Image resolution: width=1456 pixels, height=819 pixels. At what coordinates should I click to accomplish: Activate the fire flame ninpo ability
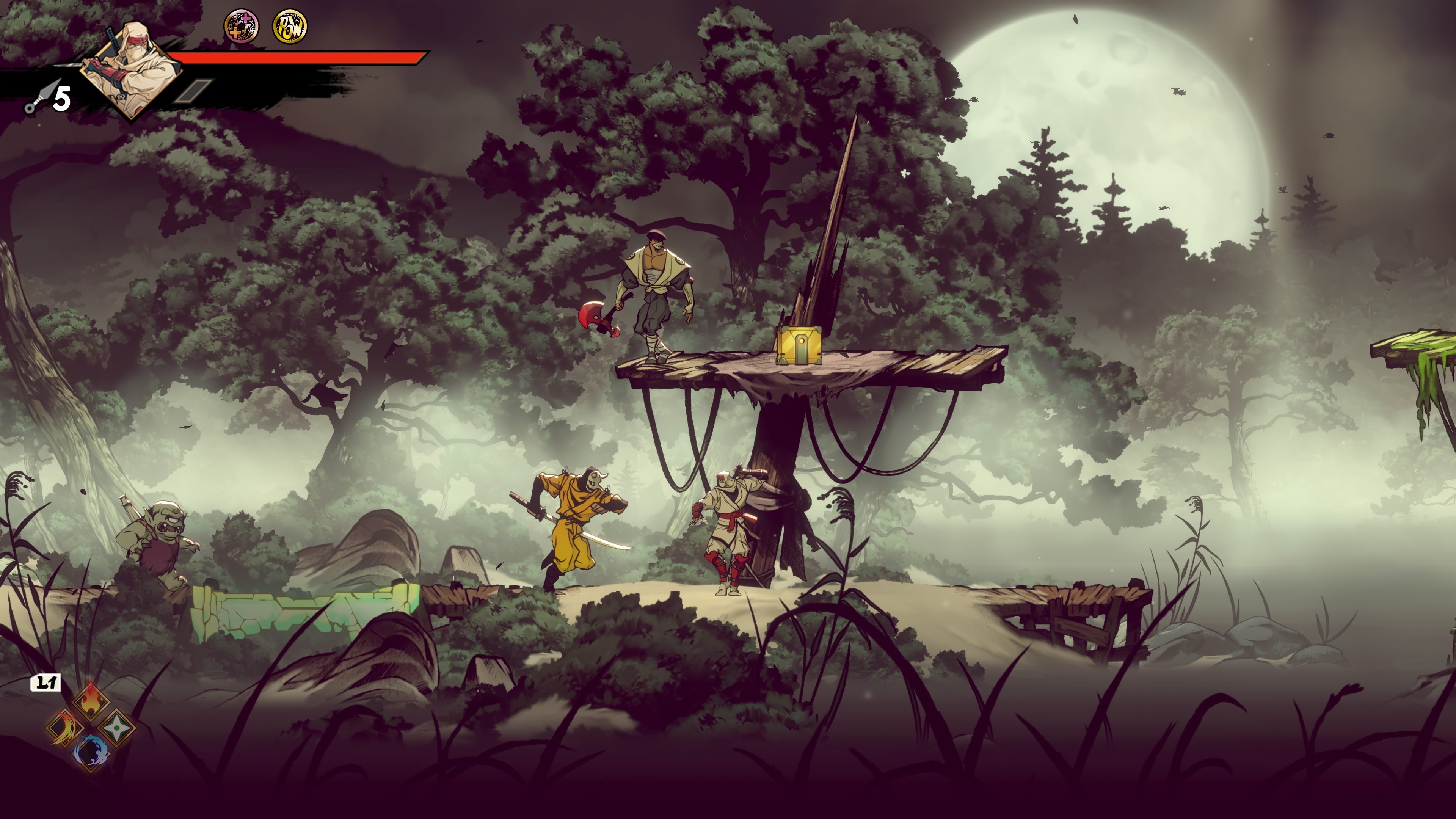click(91, 700)
